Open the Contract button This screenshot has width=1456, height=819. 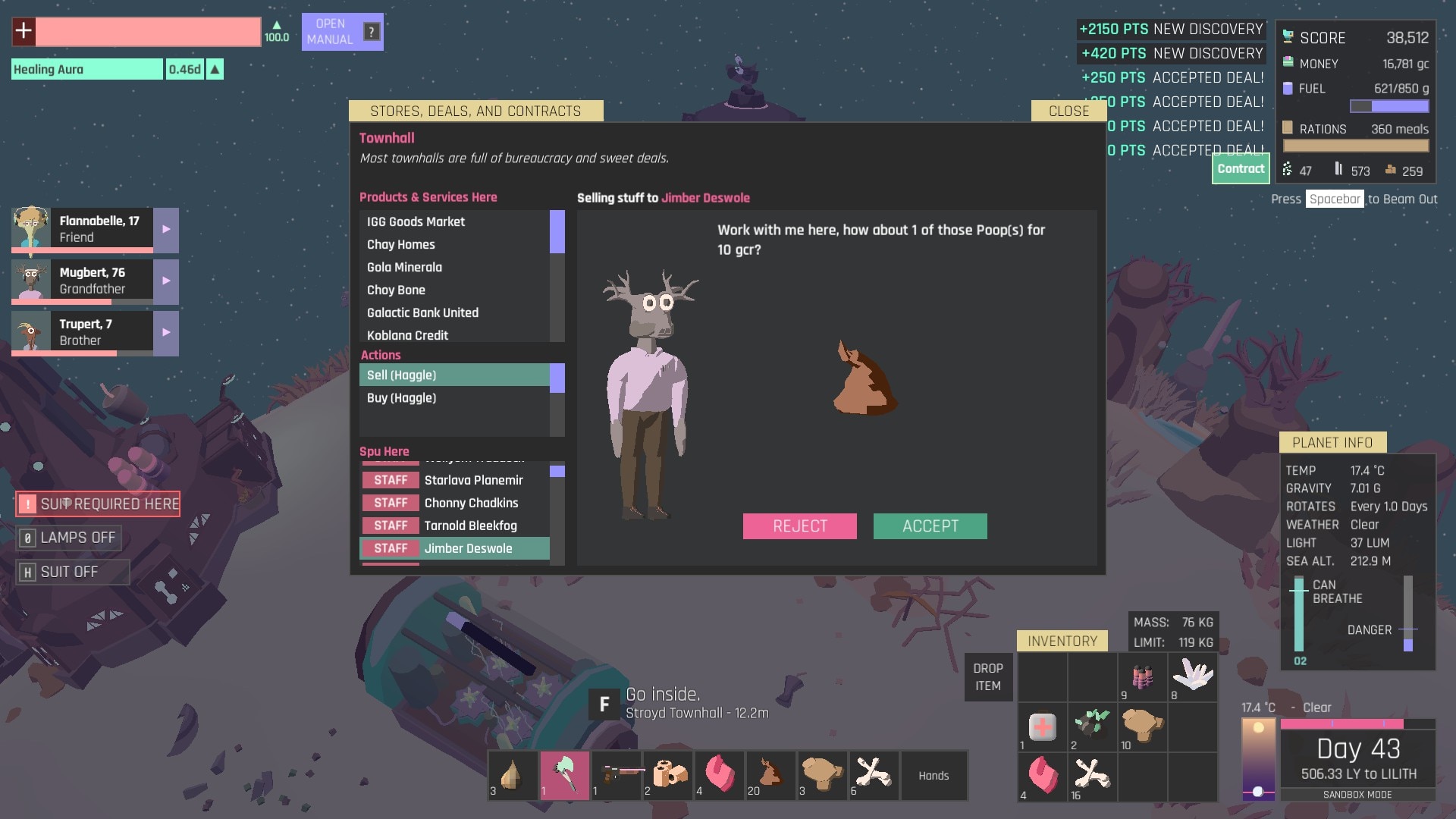pyautogui.click(x=1241, y=168)
